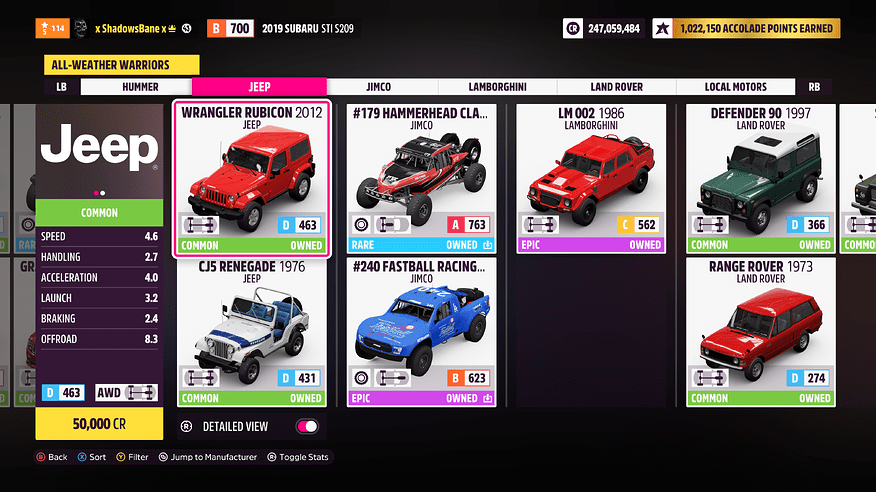Choose the CJ5 Renegade 1976 Jeep
The height and width of the screenshot is (492, 876).
pyautogui.click(x=252, y=332)
